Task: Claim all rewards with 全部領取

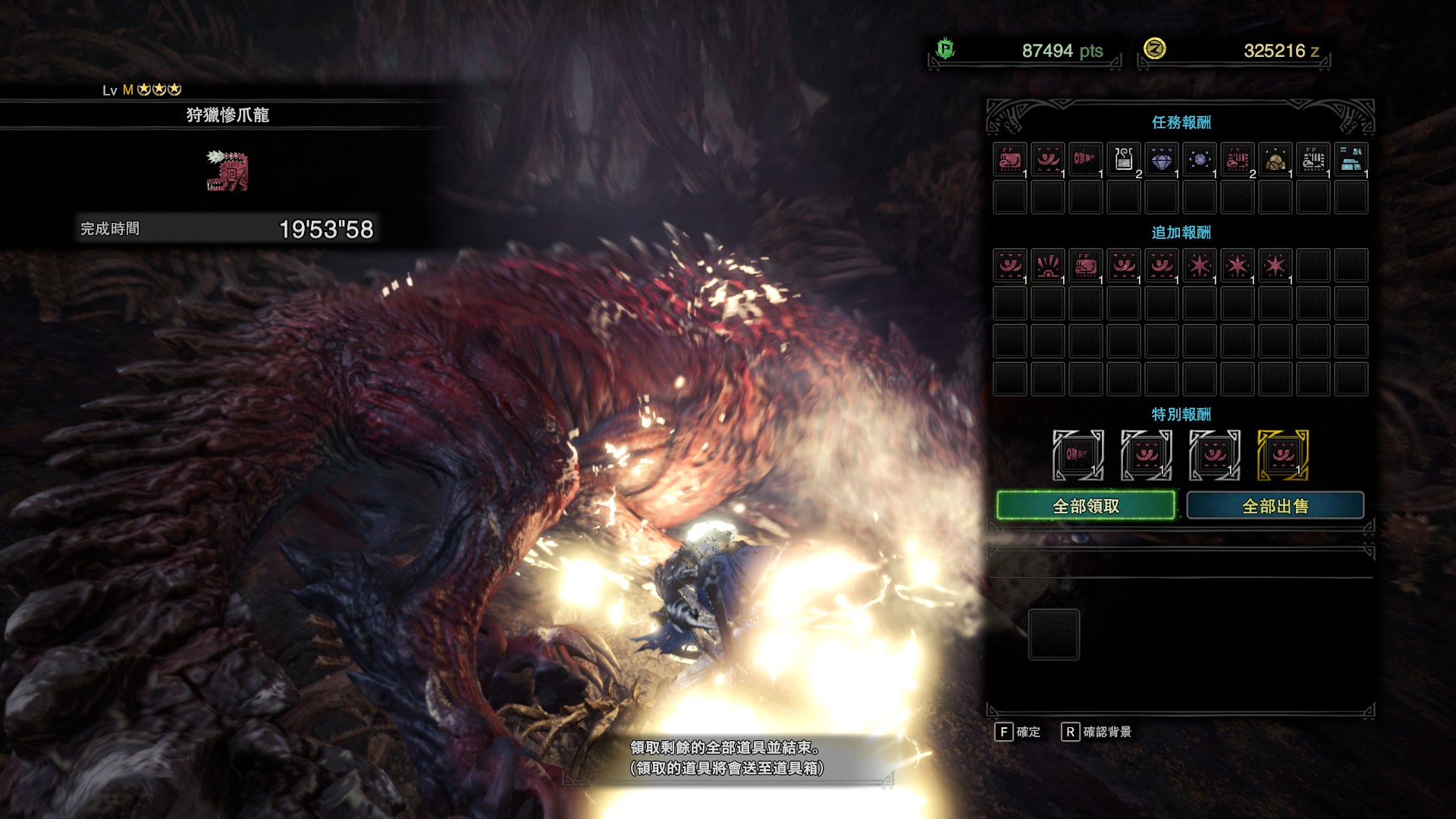Action: tap(1085, 506)
